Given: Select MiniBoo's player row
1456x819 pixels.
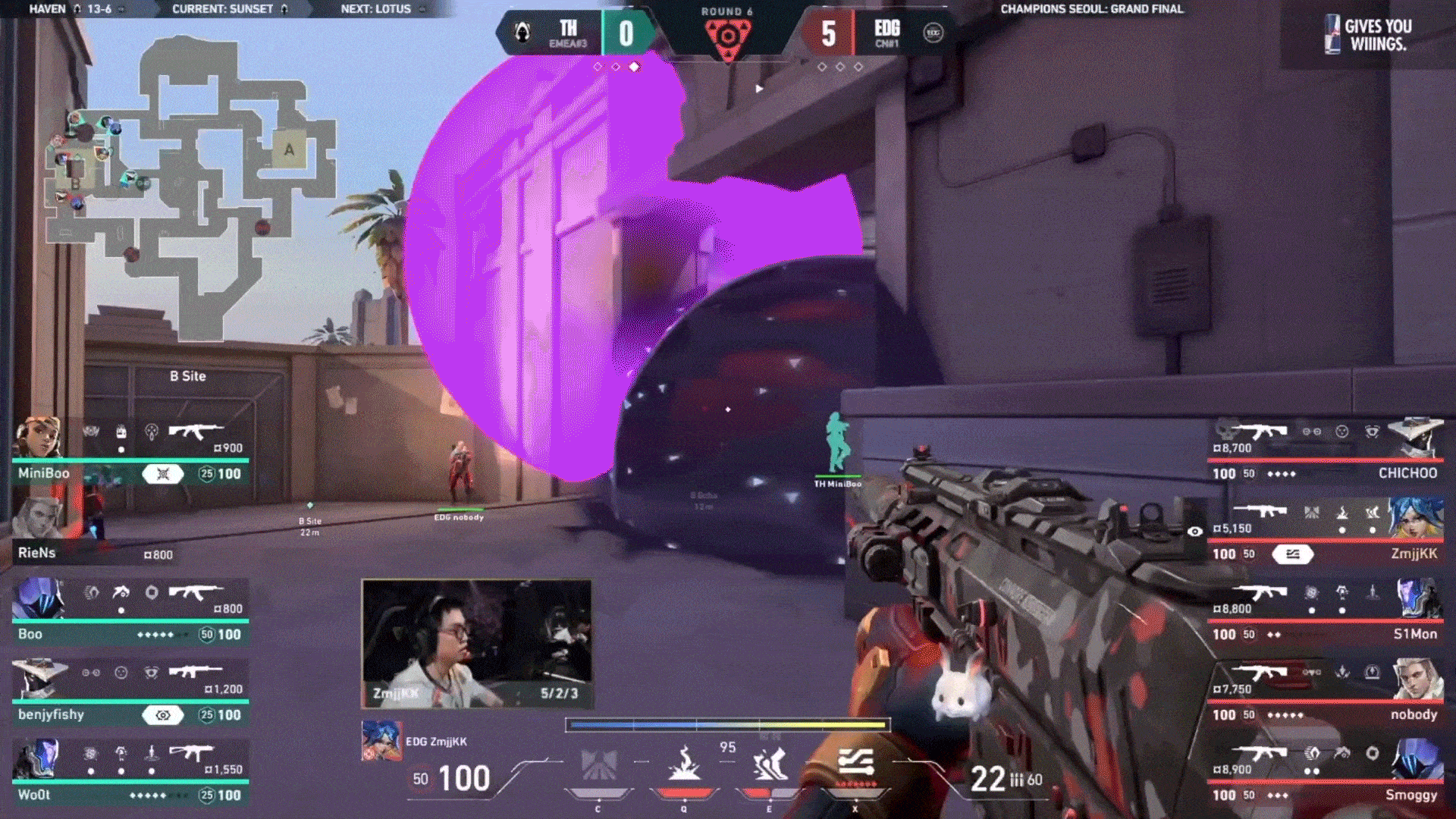Looking at the screenshot, I should click(x=130, y=453).
